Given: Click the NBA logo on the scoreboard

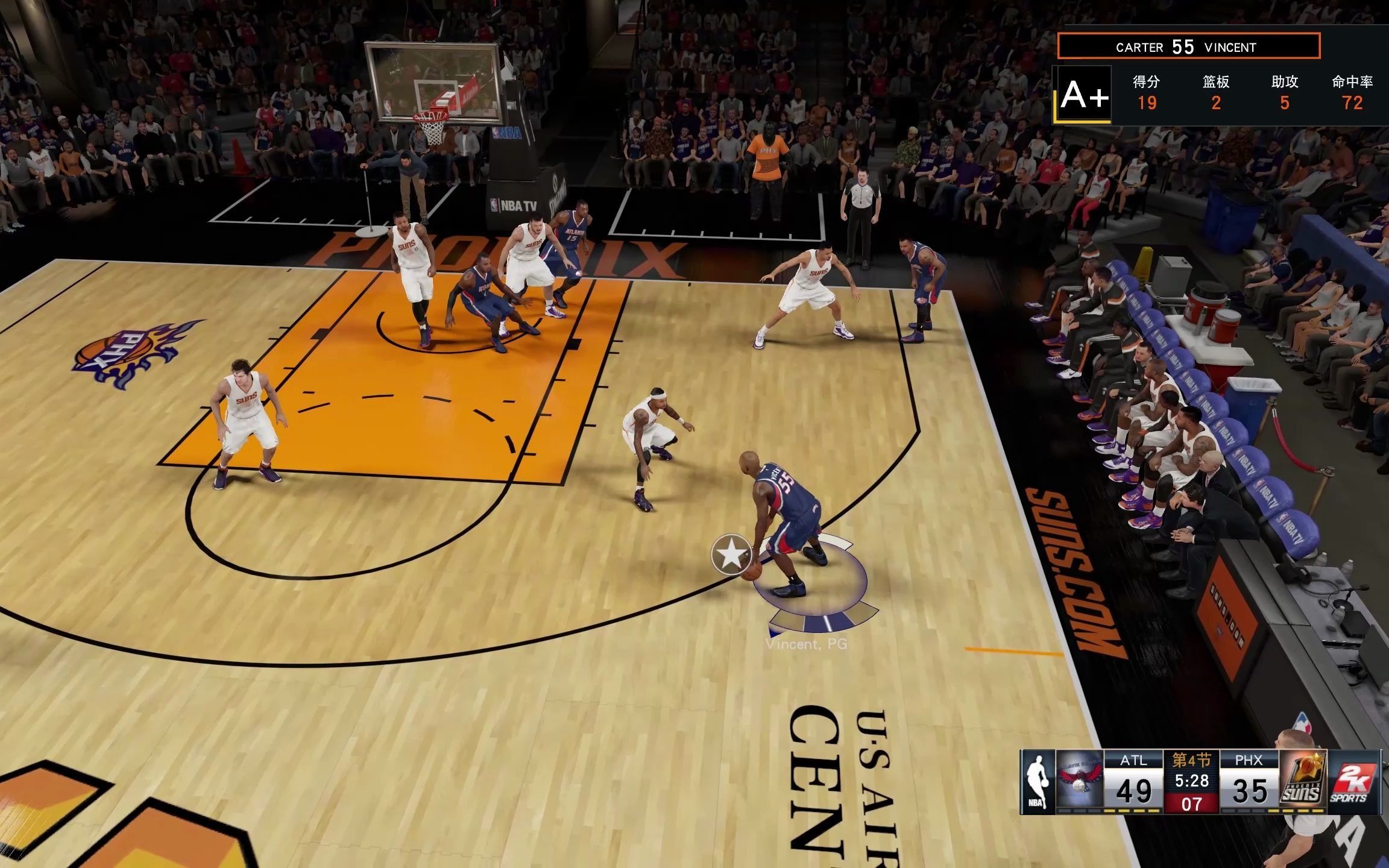Looking at the screenshot, I should tap(1038, 781).
